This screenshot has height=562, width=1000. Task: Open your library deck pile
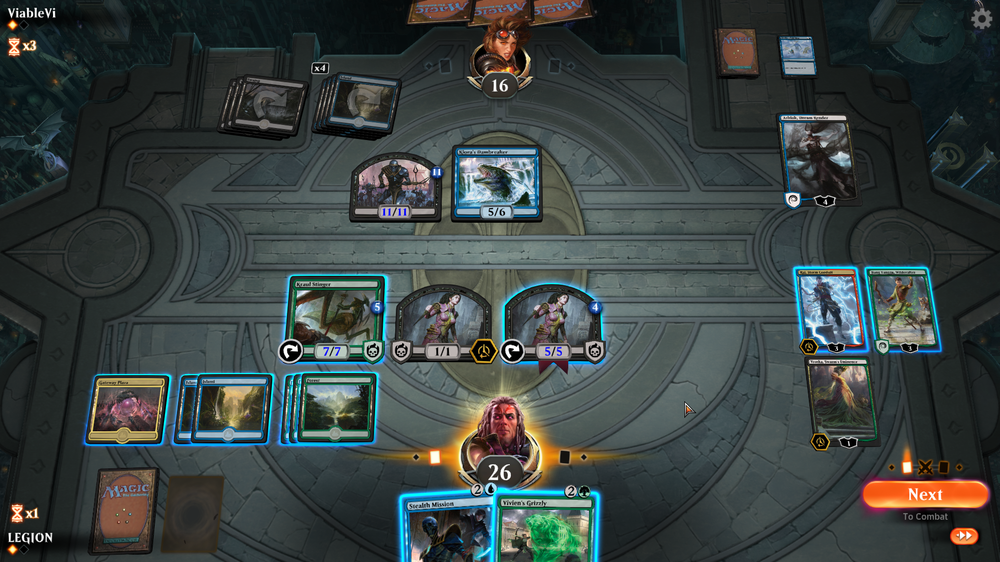[124, 509]
